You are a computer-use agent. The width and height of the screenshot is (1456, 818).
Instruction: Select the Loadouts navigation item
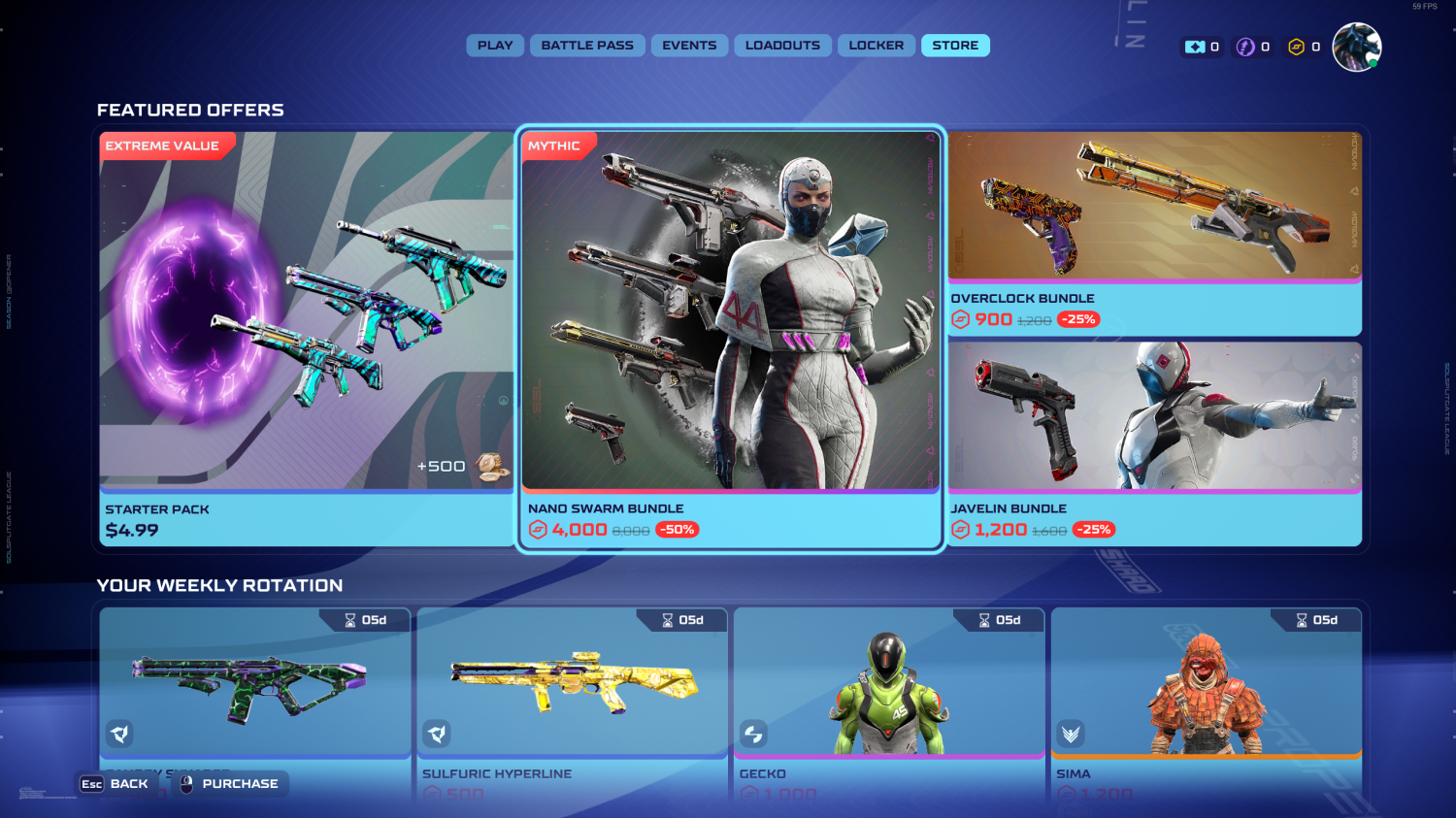[x=782, y=45]
